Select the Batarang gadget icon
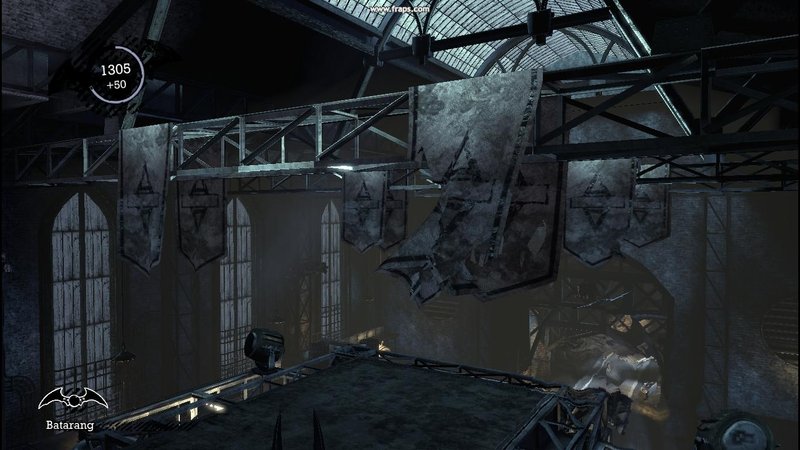The image size is (800, 450). click(x=73, y=401)
